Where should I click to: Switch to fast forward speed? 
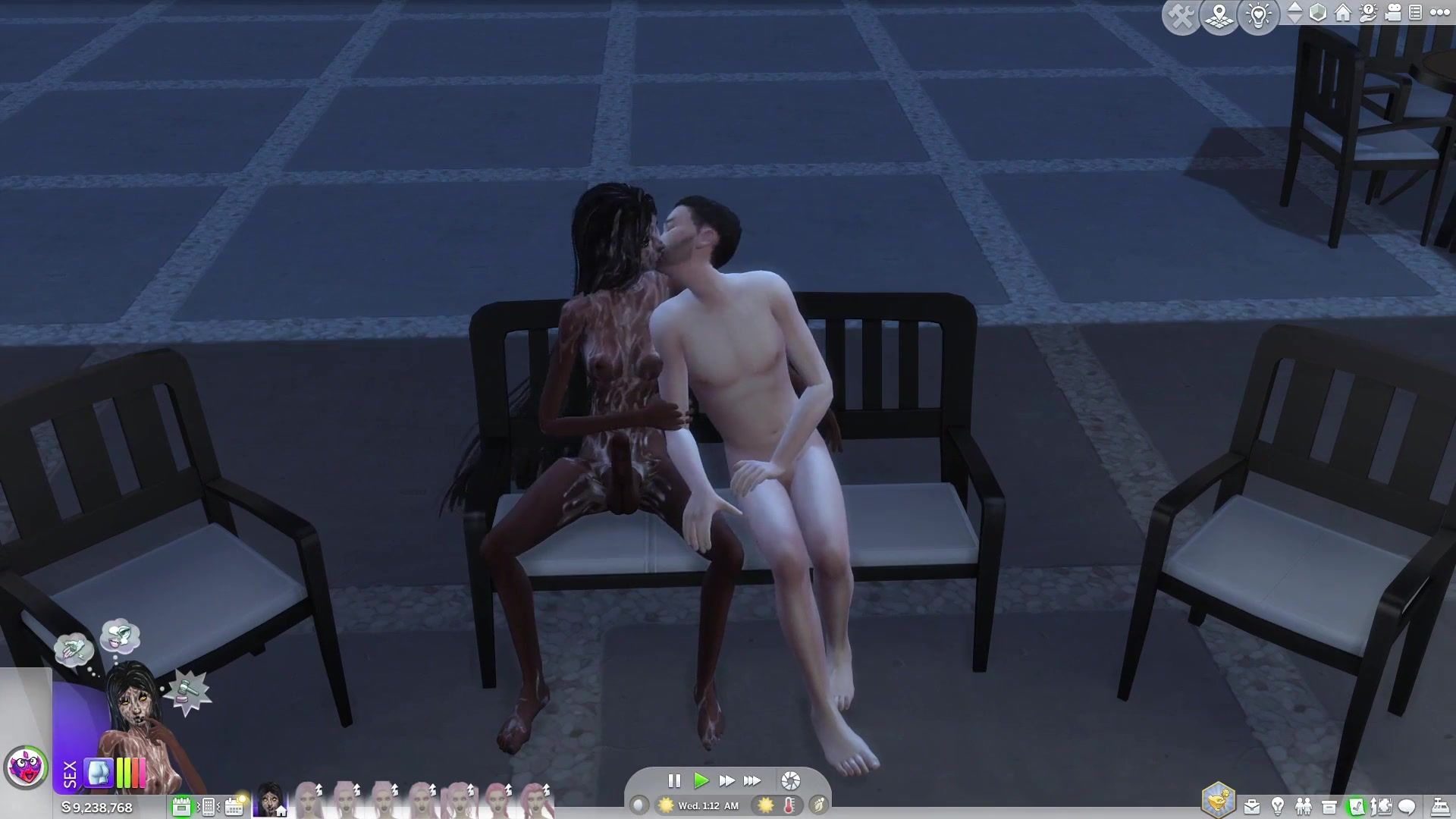(726, 780)
